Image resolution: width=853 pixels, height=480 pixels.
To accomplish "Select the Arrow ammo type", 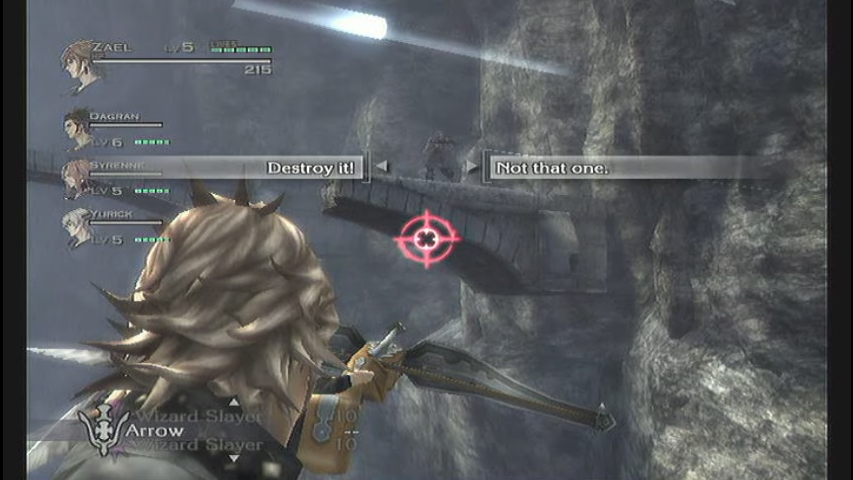I will [x=155, y=431].
